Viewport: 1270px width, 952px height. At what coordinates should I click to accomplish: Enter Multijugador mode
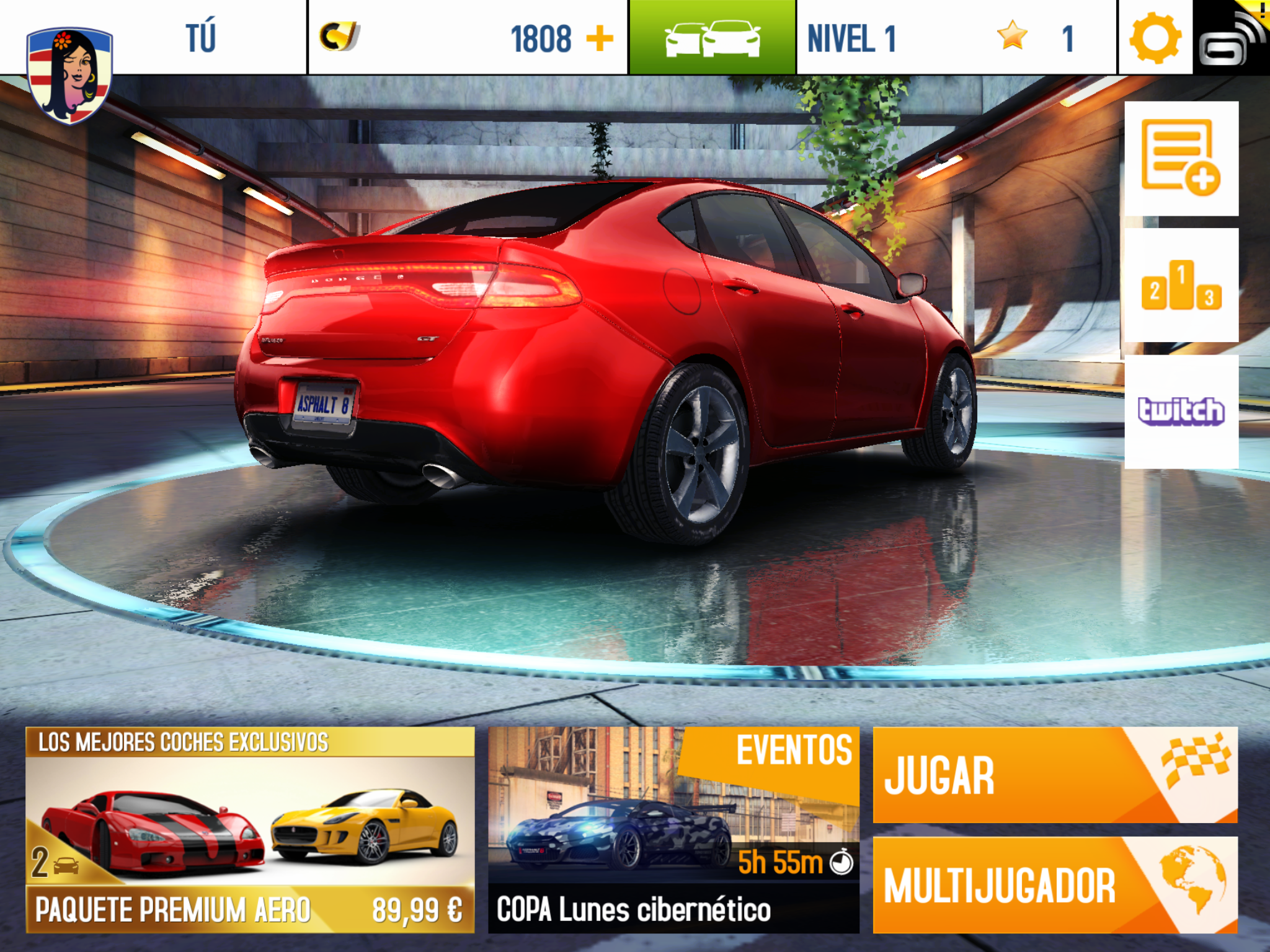(1055, 884)
